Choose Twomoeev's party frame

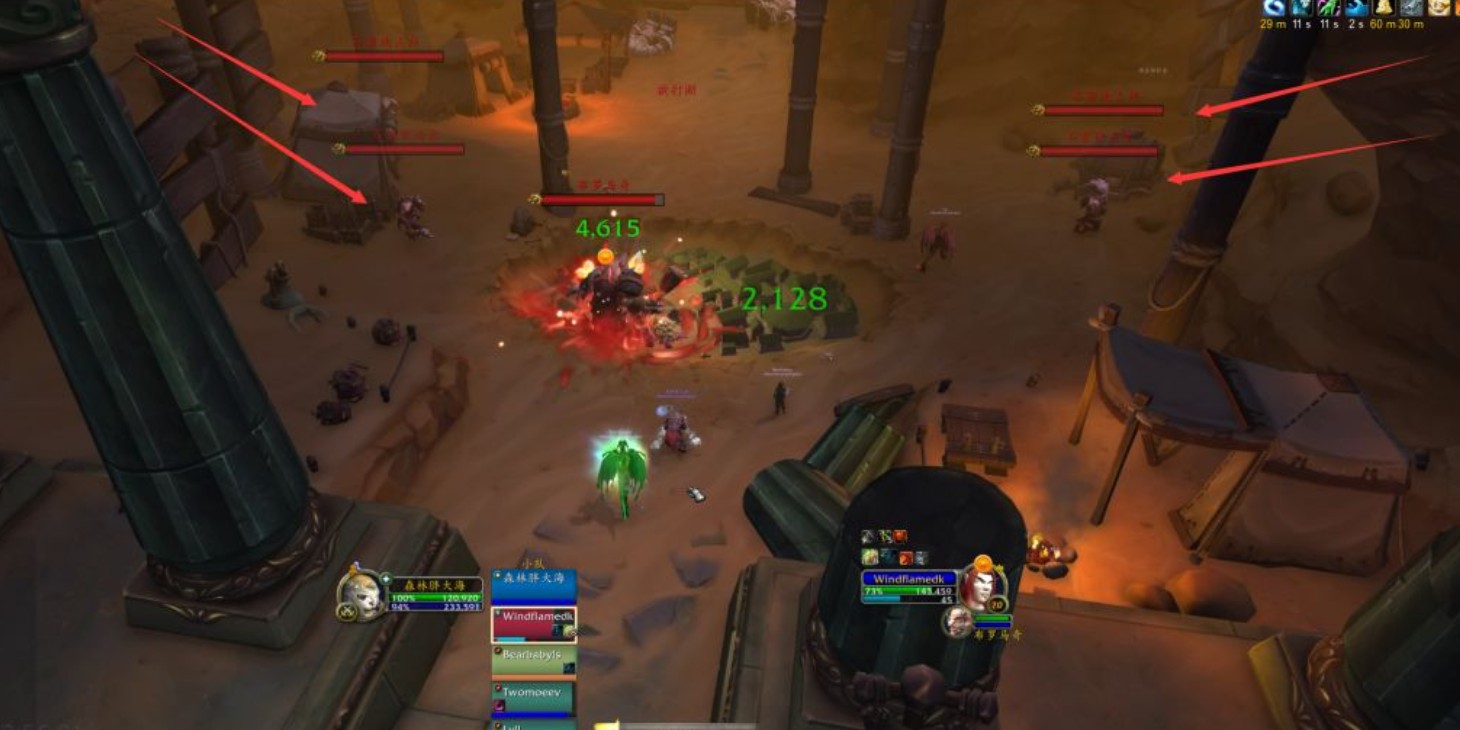(533, 698)
